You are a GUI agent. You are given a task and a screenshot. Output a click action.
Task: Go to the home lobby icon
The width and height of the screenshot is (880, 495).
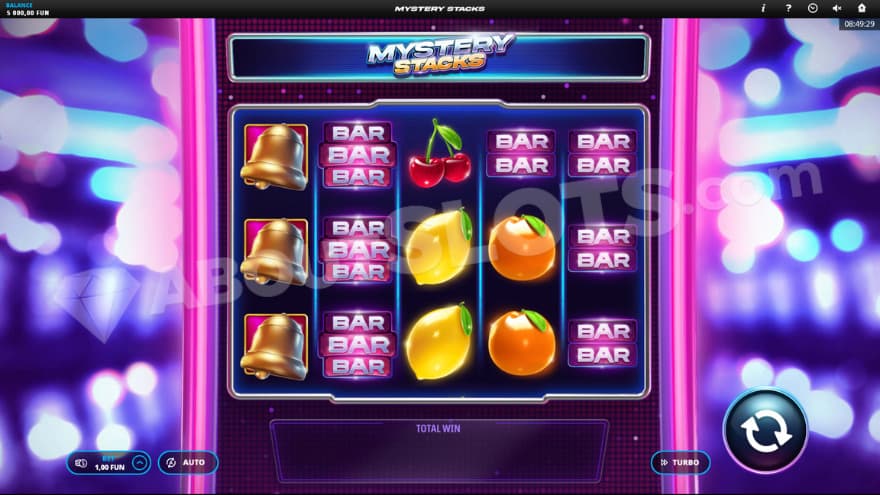tap(861, 8)
